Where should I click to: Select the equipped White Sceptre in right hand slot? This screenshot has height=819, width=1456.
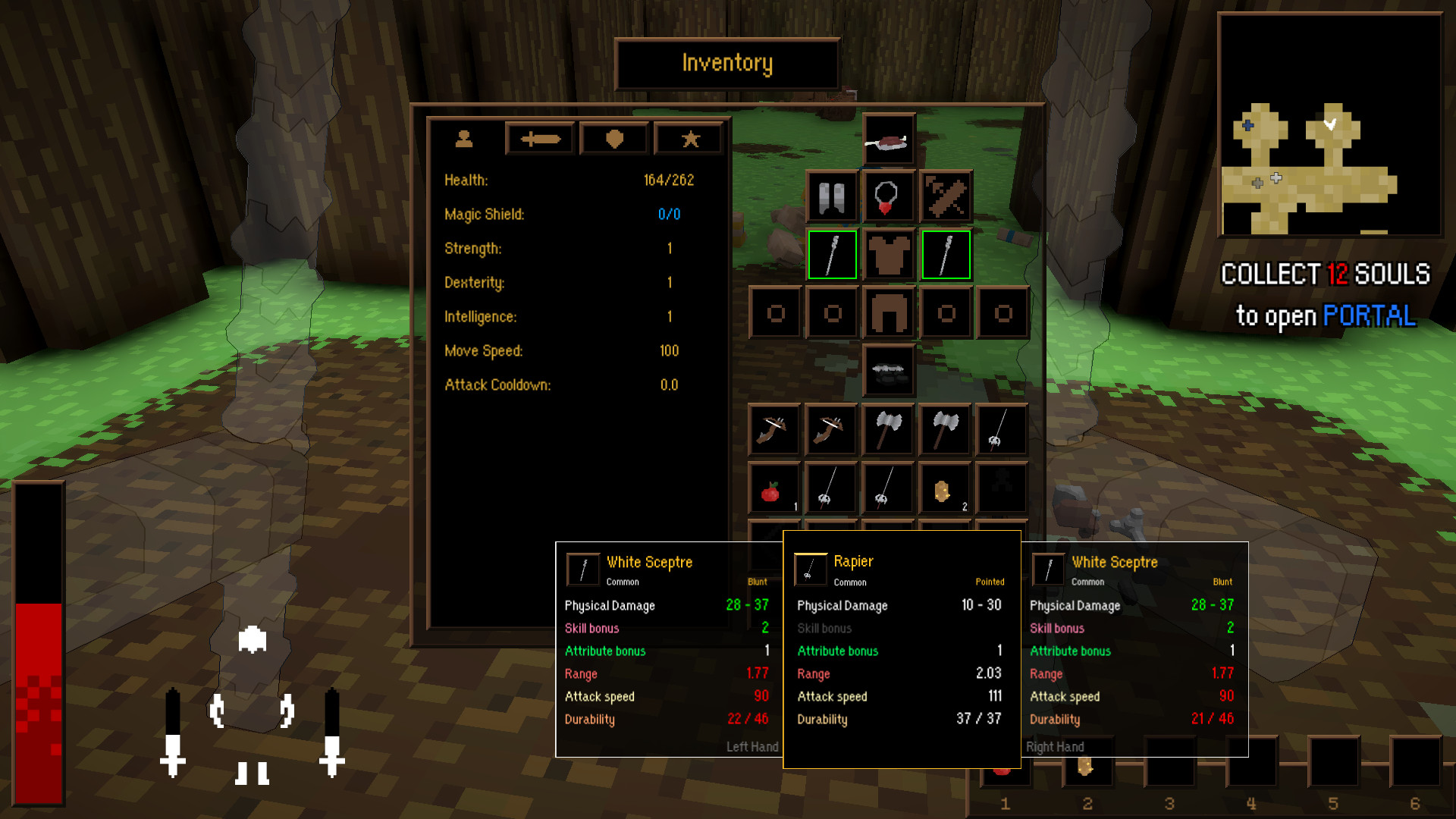click(945, 255)
